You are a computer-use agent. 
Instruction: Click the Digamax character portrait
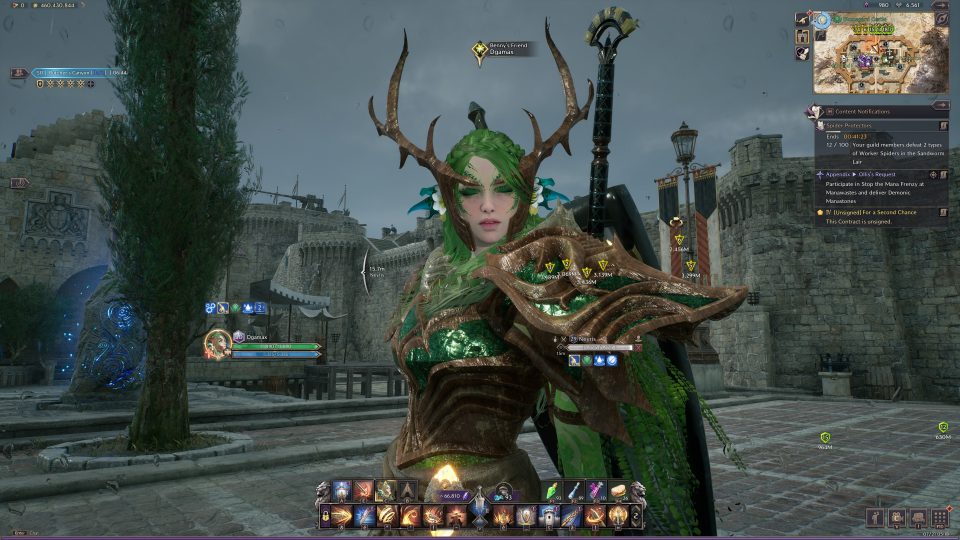click(218, 343)
